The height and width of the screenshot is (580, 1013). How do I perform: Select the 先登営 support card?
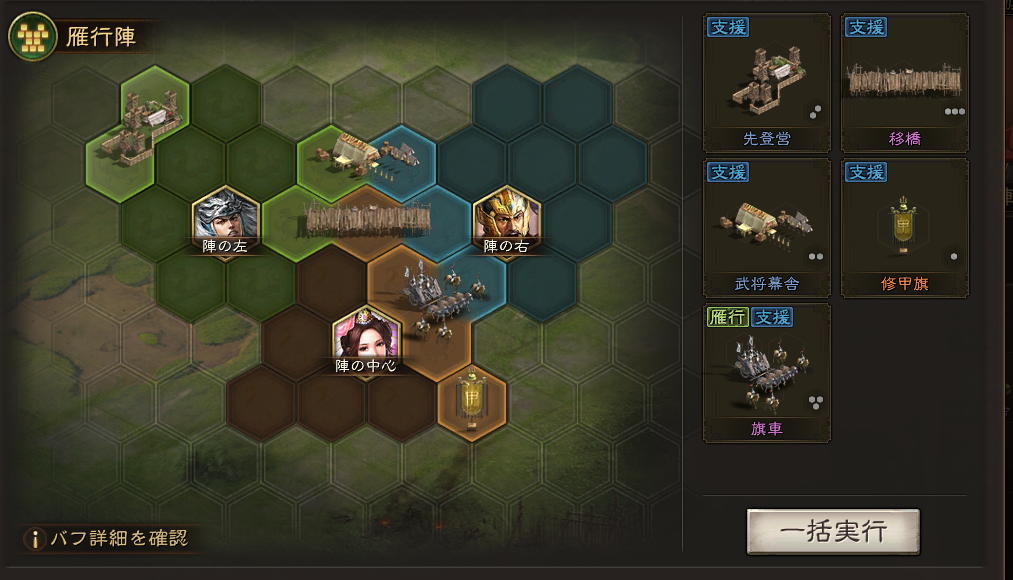tap(767, 82)
